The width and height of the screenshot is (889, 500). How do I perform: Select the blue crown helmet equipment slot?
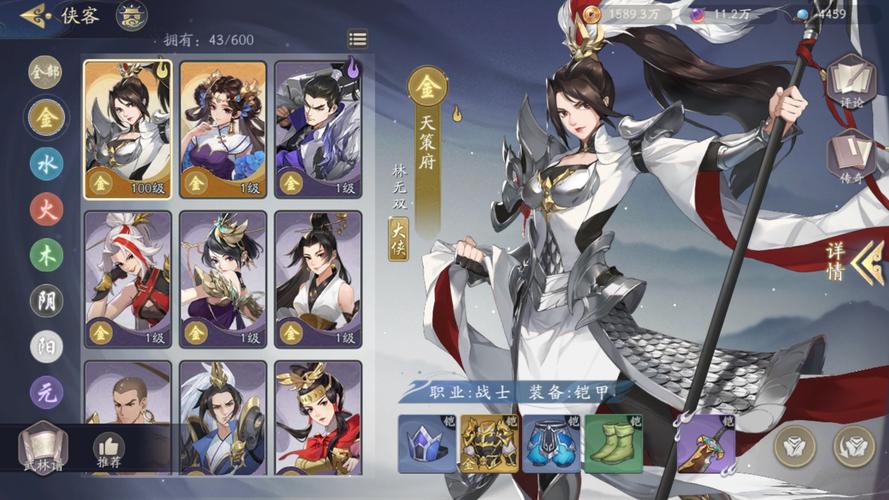coord(427,444)
